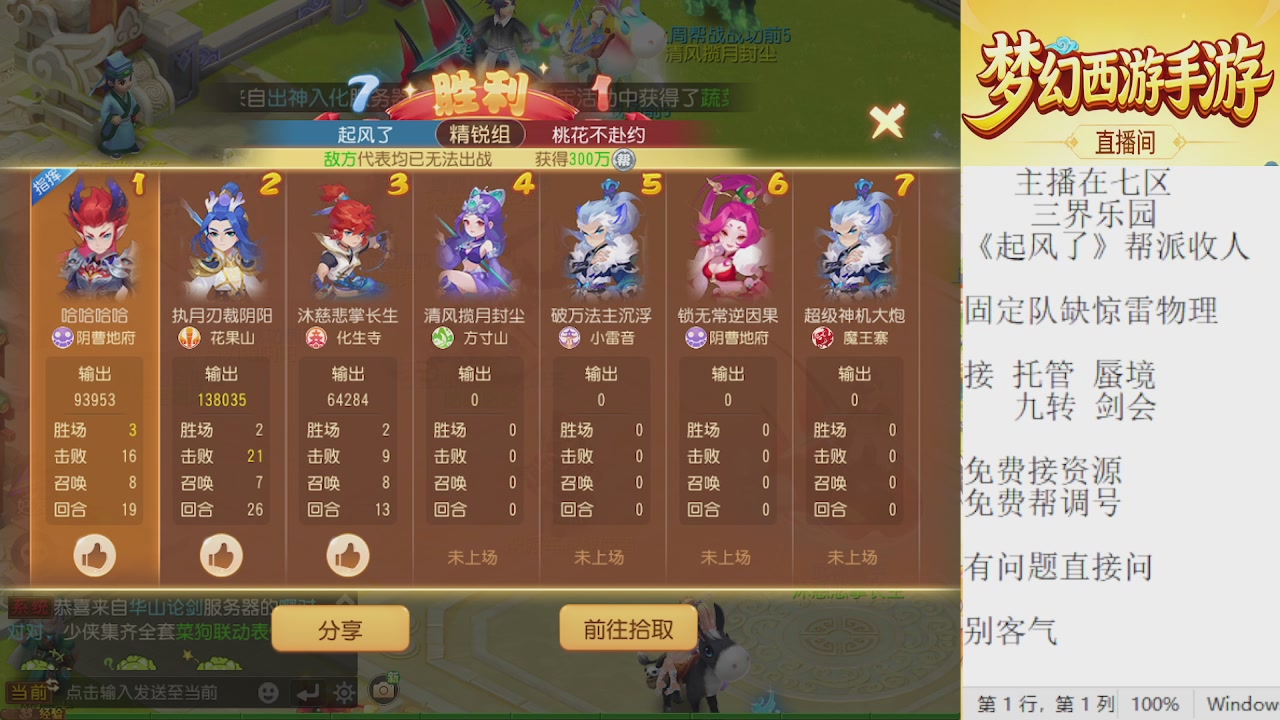Collapse the system chat messages with the up arrow

[343, 600]
